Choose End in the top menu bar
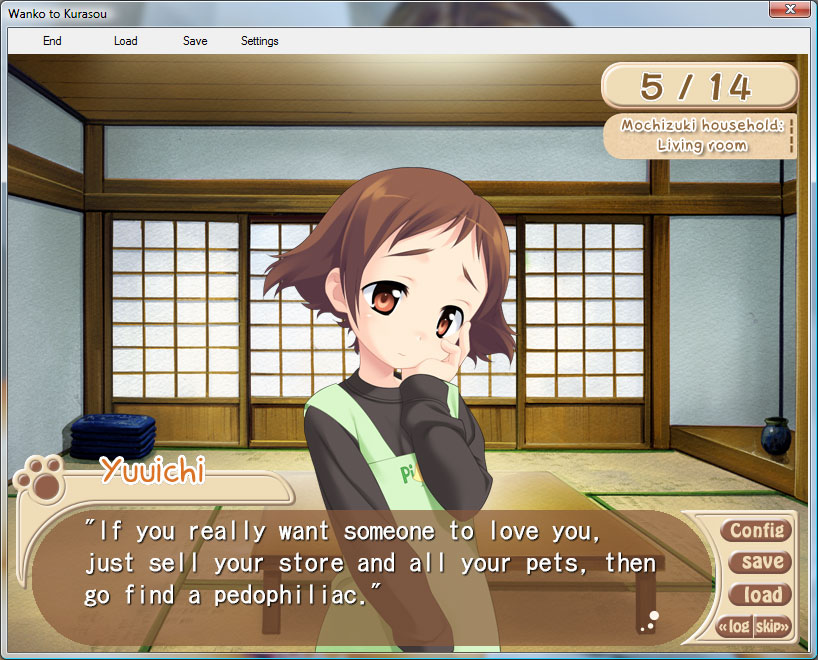The width and height of the screenshot is (818, 660). (52, 41)
